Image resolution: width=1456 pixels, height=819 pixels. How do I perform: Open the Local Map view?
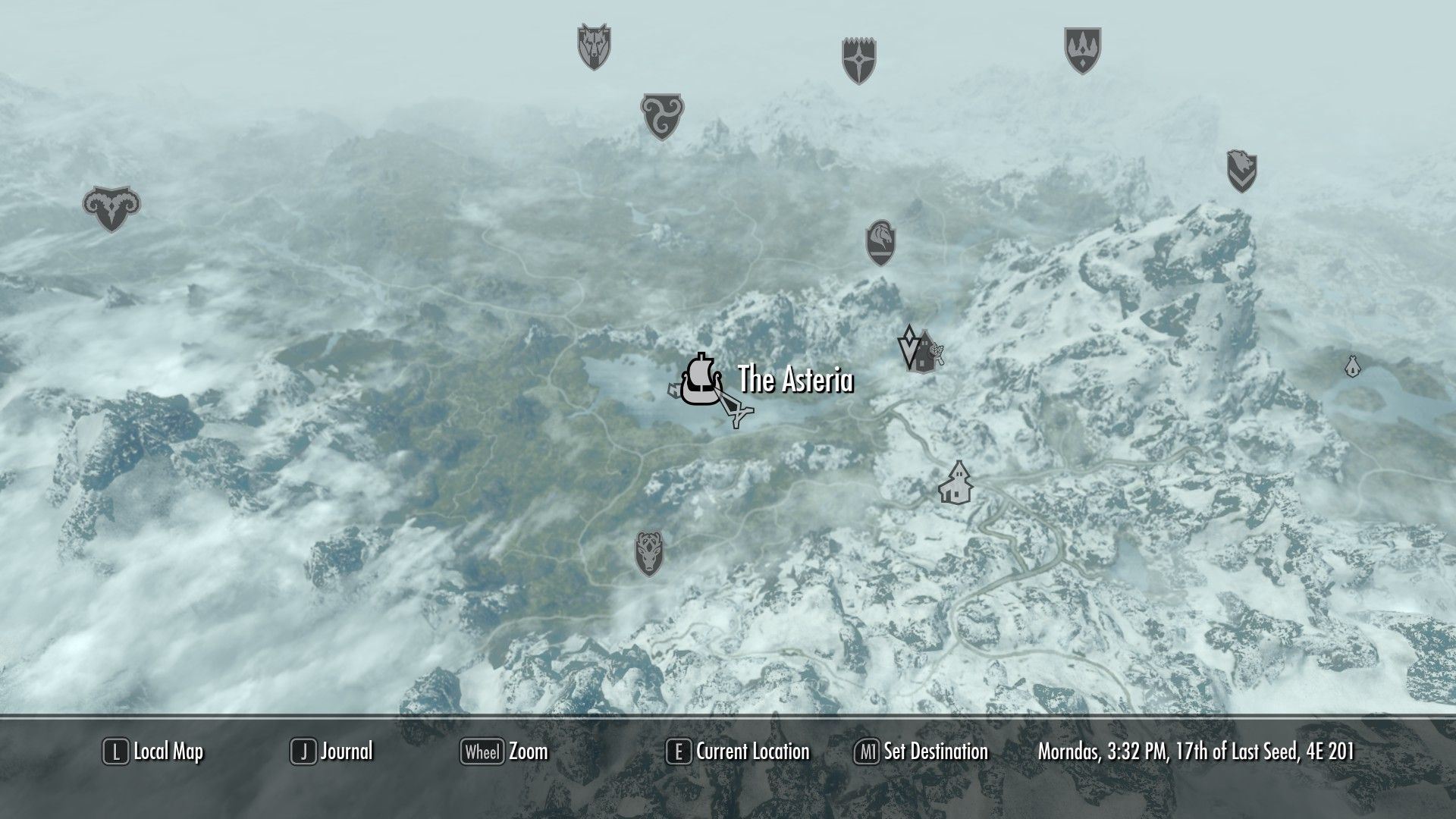[x=154, y=752]
